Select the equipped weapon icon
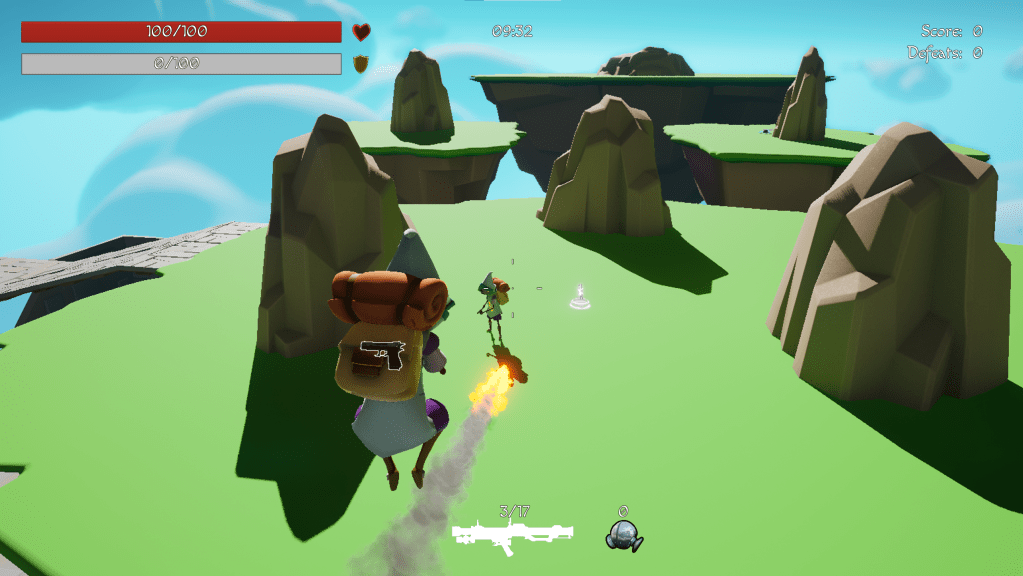This screenshot has height=576, width=1023. pos(513,536)
